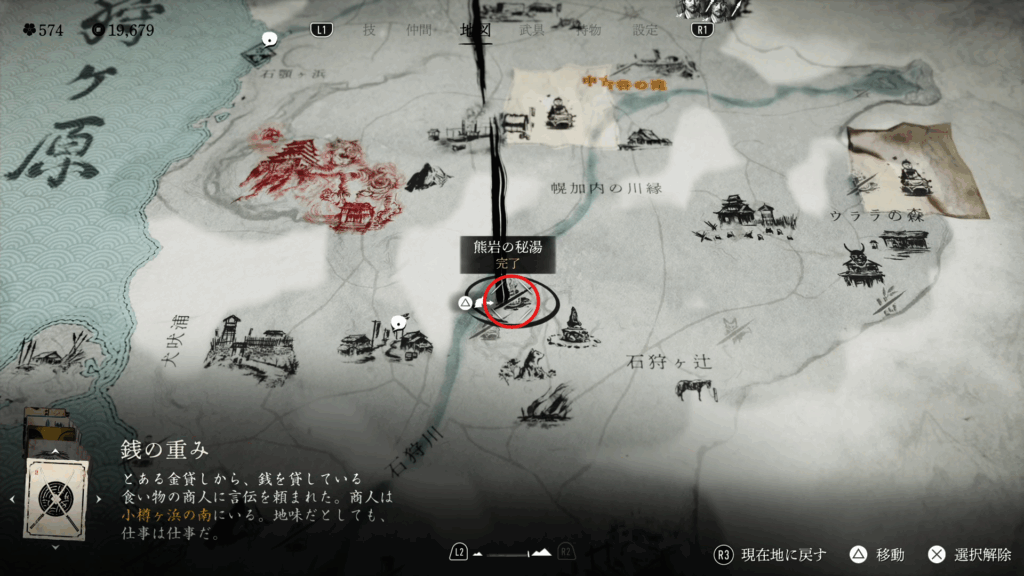
Task: Go to the 設定 settings tab
Action: click(646, 30)
